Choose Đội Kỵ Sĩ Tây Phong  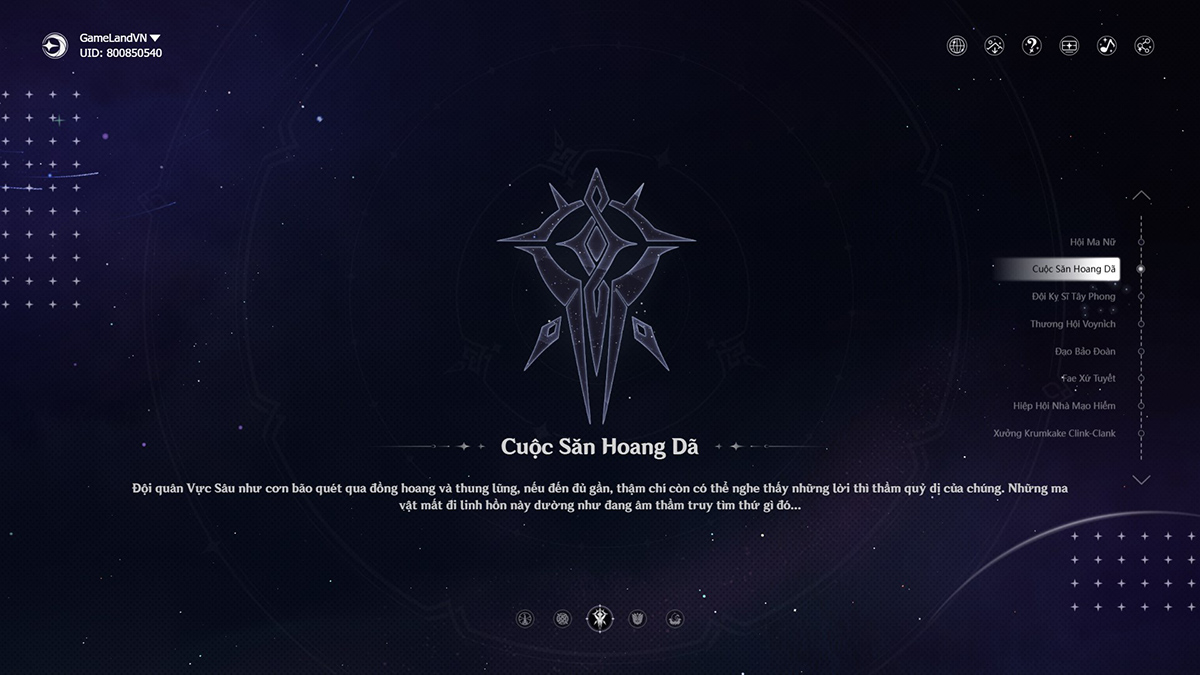coord(1073,297)
